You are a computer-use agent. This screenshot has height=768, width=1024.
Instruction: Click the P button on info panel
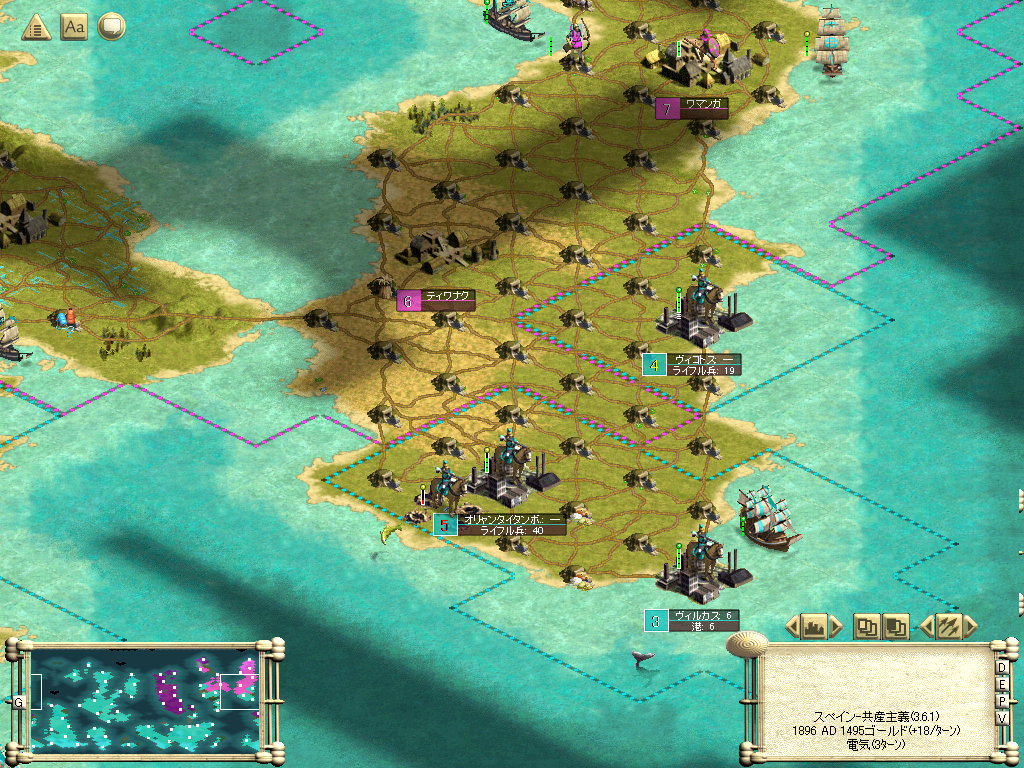1002,701
